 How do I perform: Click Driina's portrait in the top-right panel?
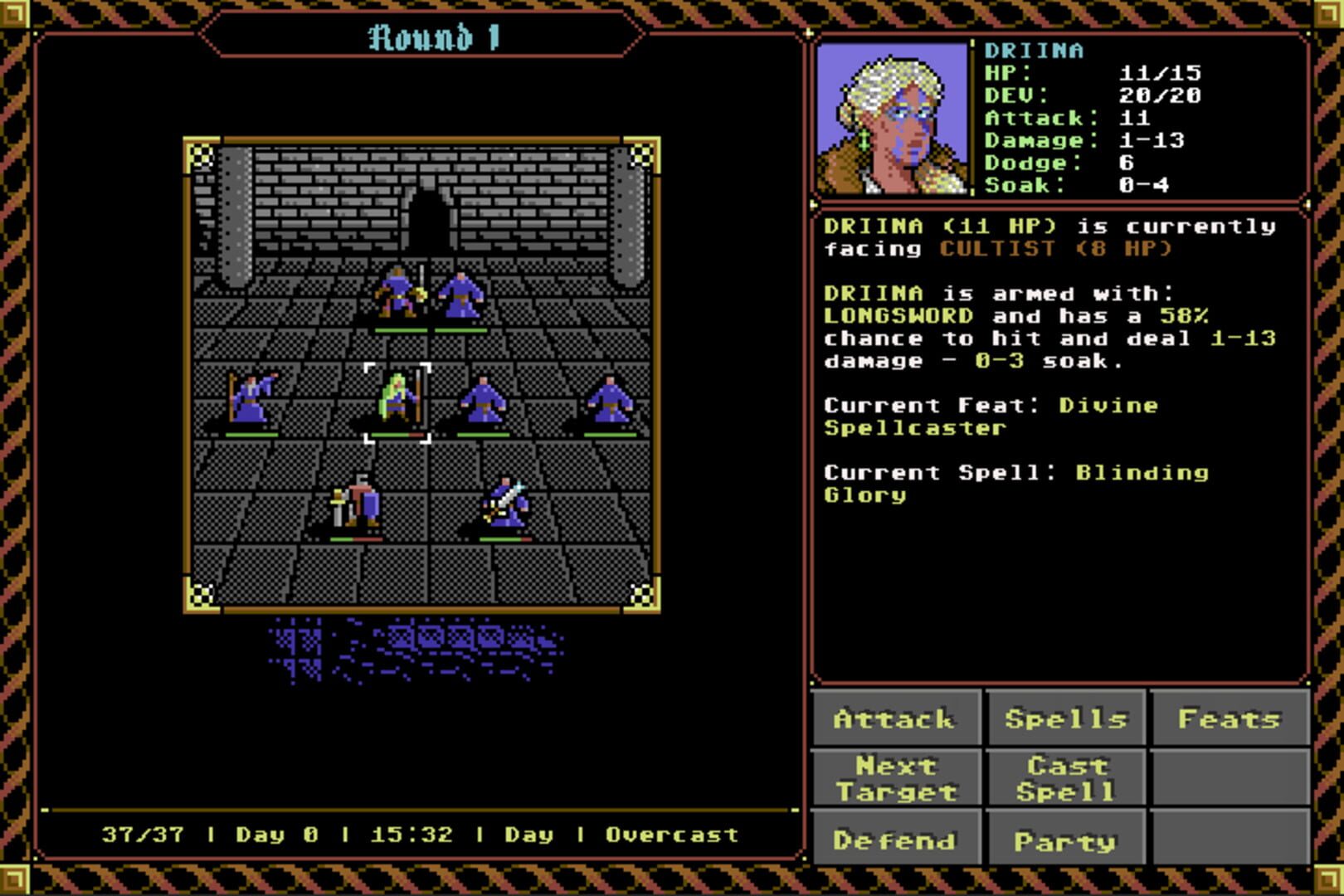point(894,120)
